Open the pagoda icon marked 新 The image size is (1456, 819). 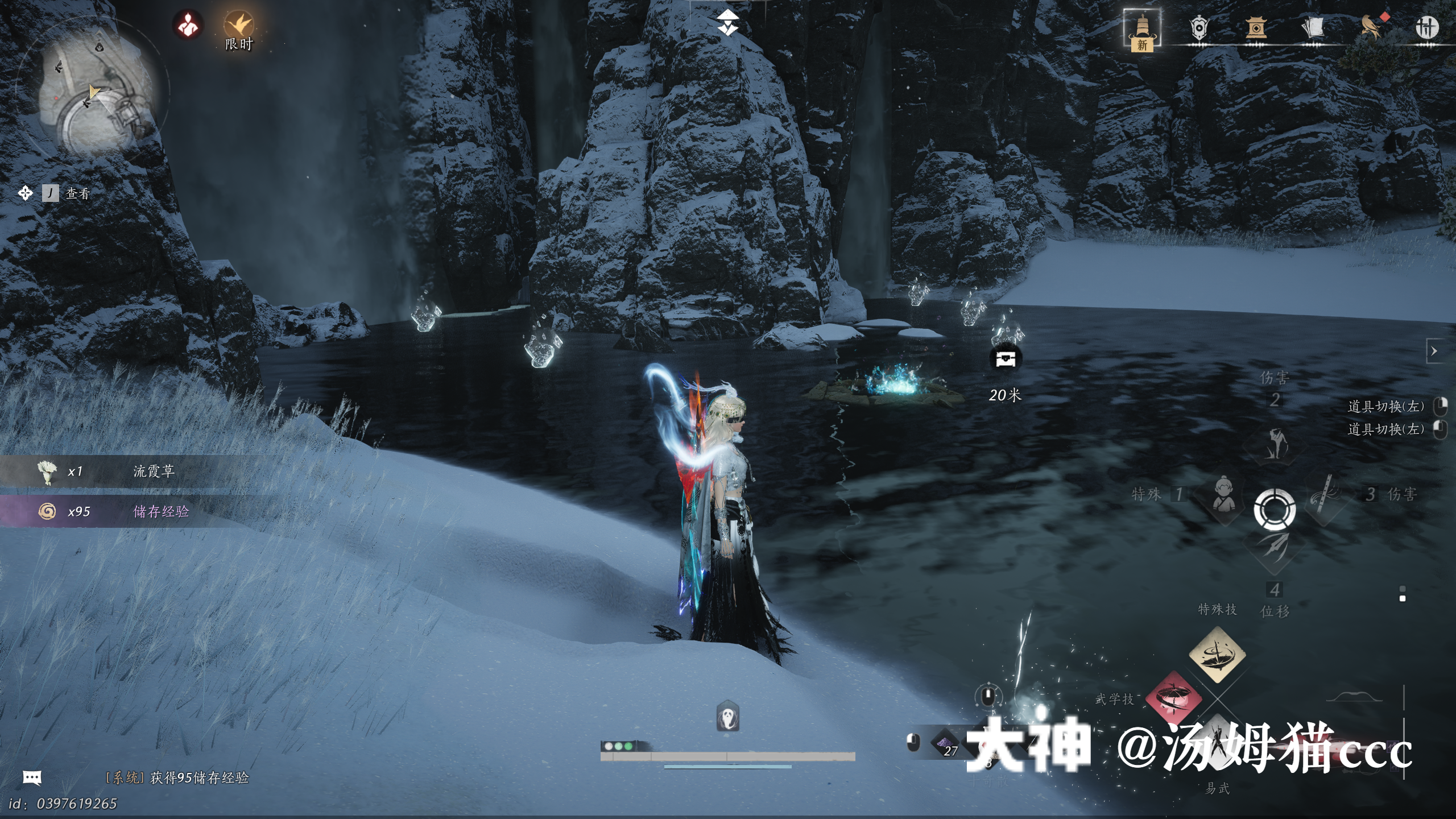(x=1142, y=30)
